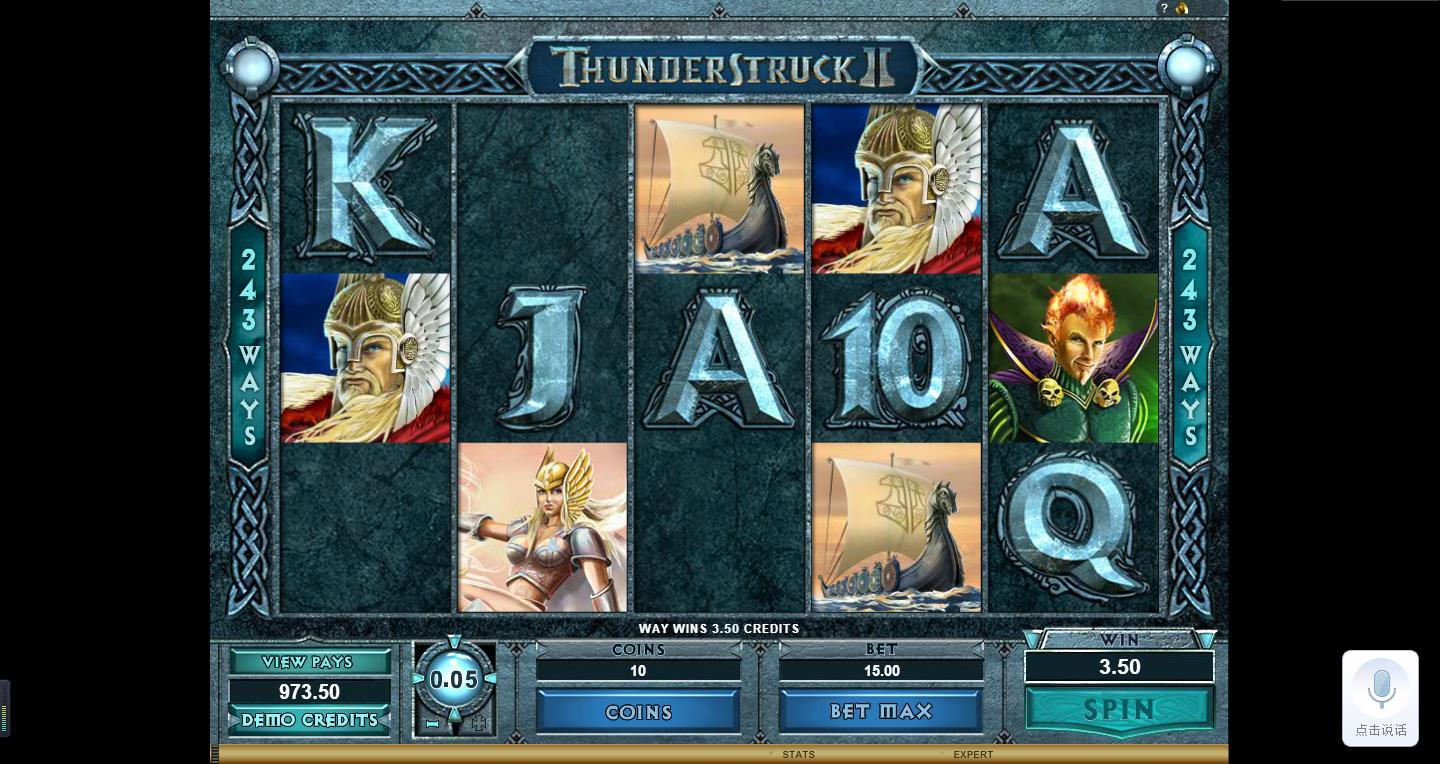
Task: Open the Stats panel
Action: tap(798, 754)
